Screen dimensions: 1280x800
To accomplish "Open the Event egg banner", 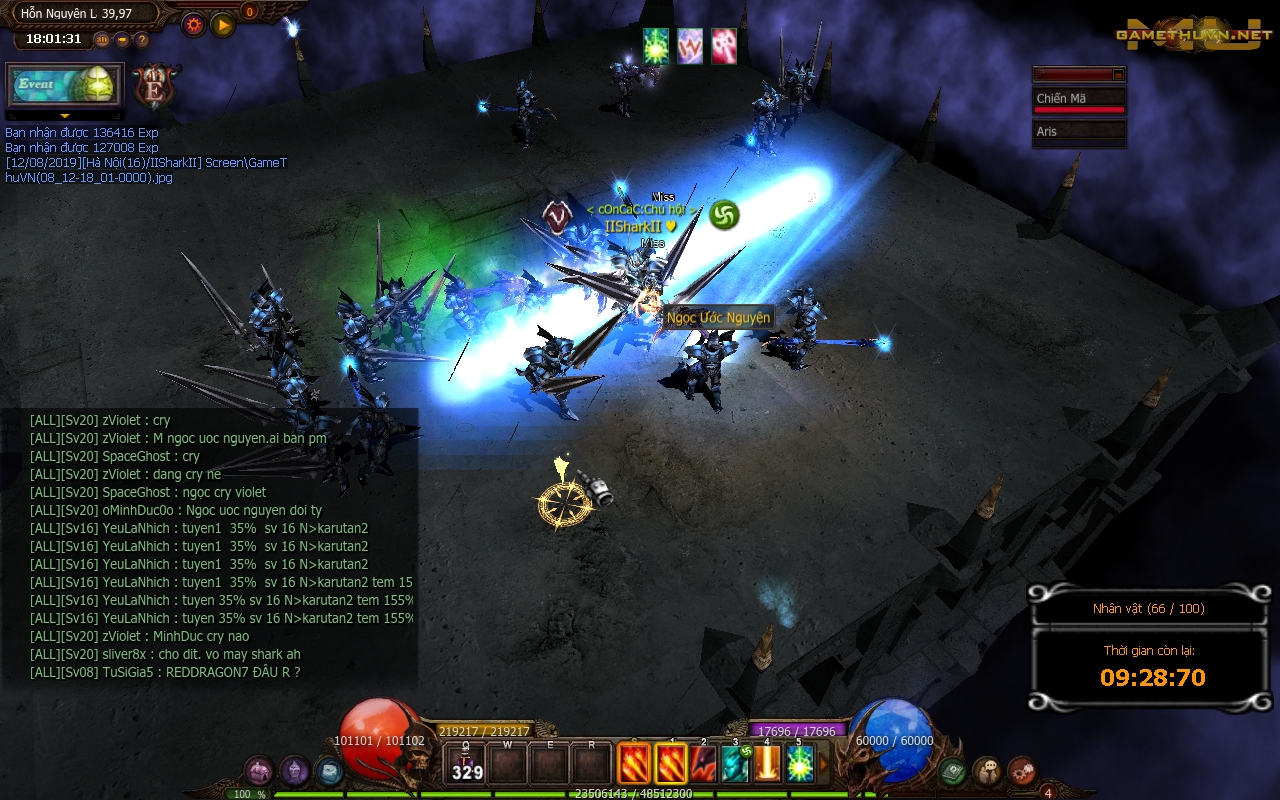I will [65, 85].
